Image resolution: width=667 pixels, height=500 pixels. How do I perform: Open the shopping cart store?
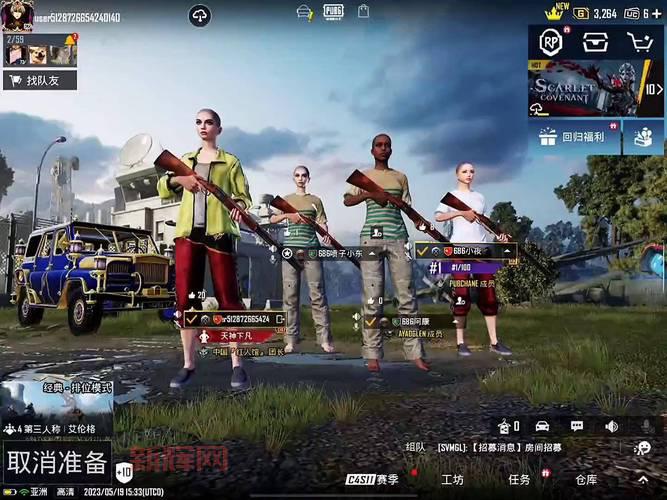639,42
